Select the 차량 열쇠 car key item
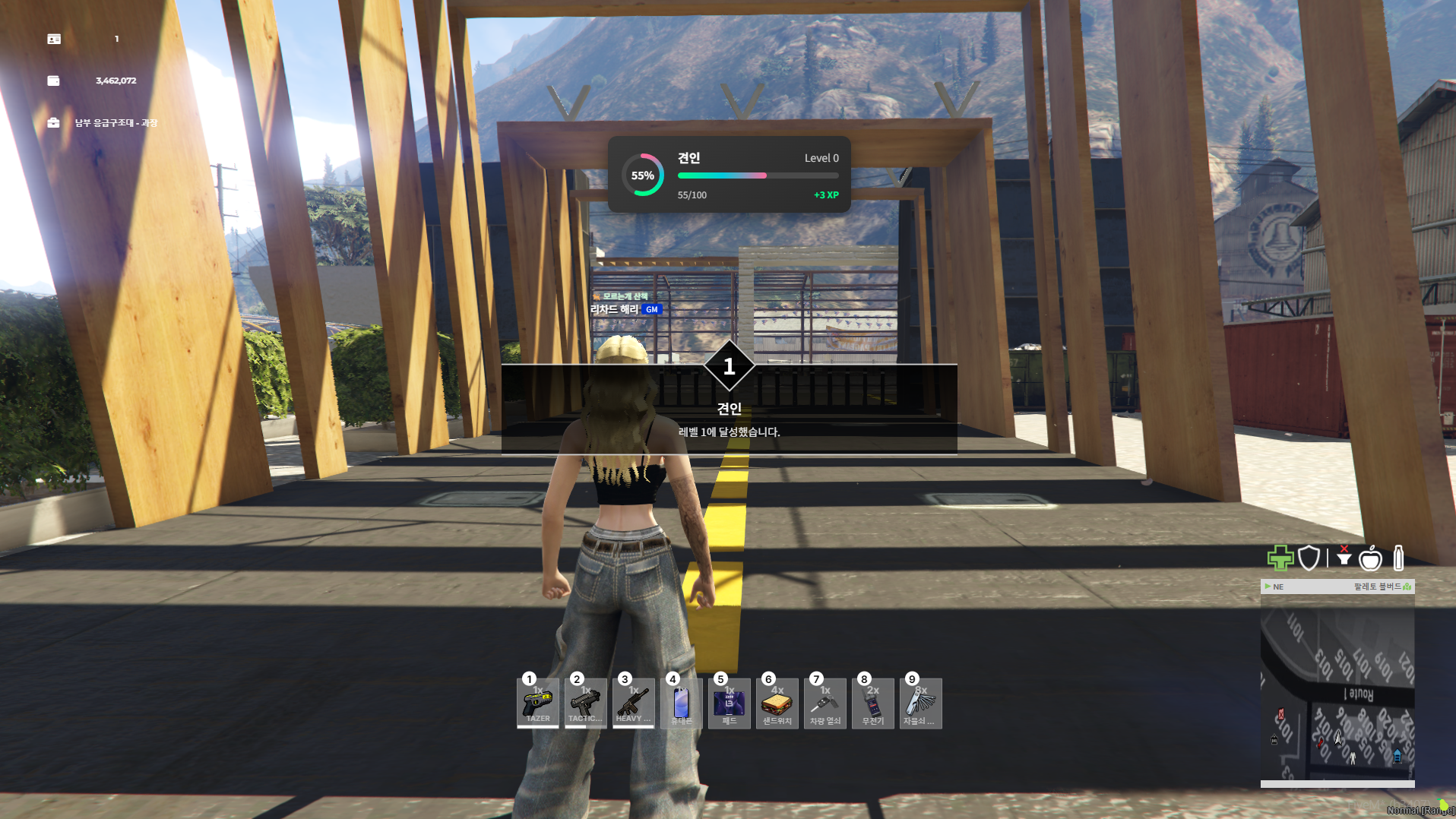This screenshot has width=1456, height=819. pyautogui.click(x=825, y=703)
